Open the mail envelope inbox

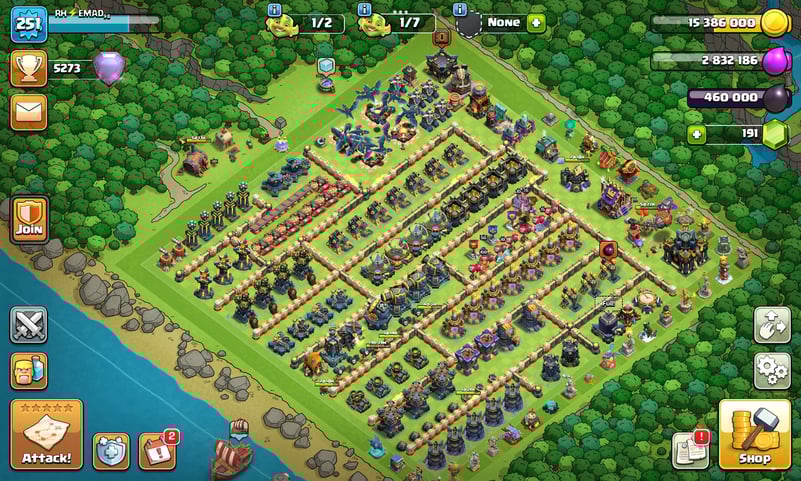point(29,111)
